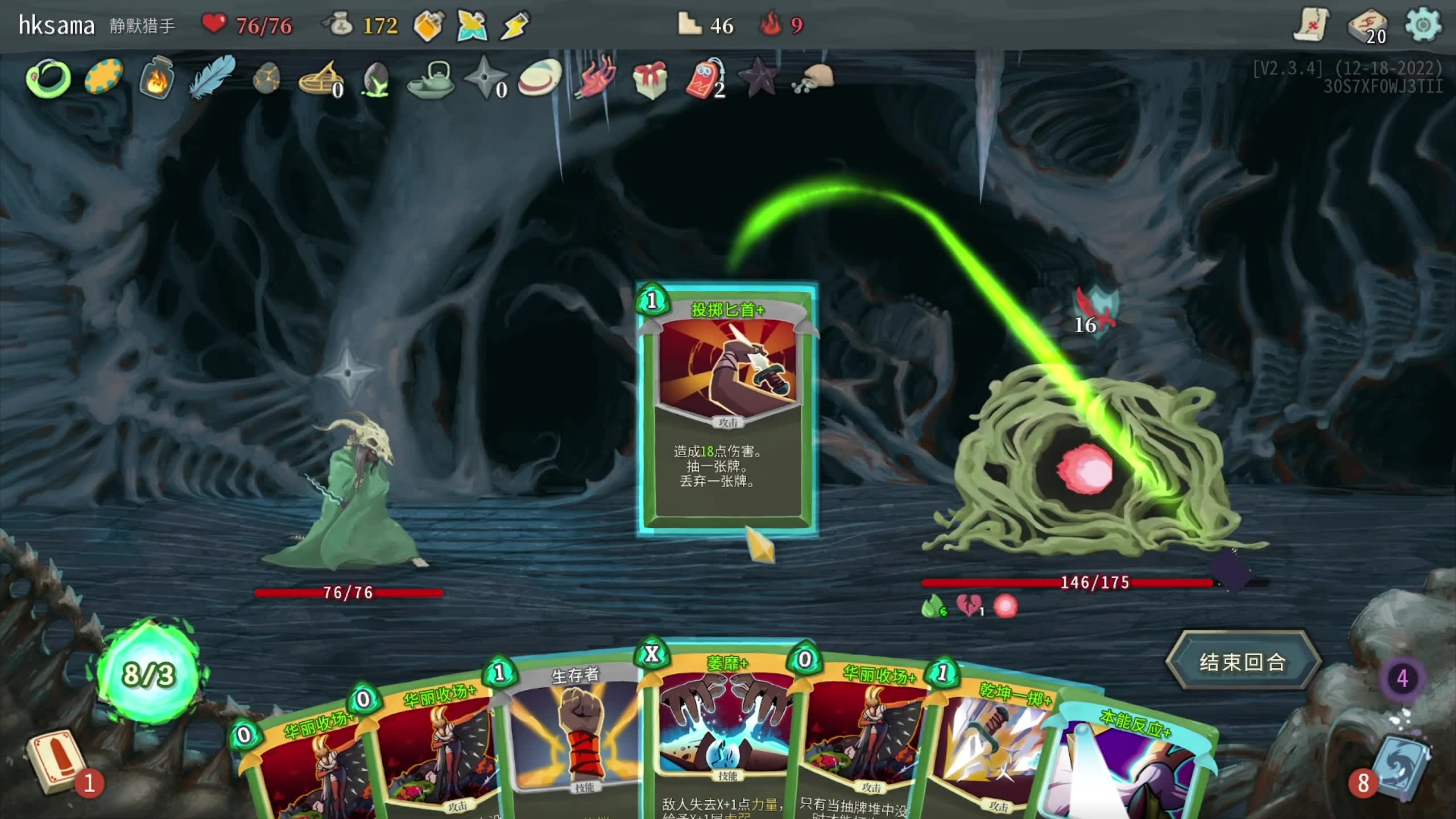Check the blue feather relic
This screenshot has height=819, width=1456.
212,77
